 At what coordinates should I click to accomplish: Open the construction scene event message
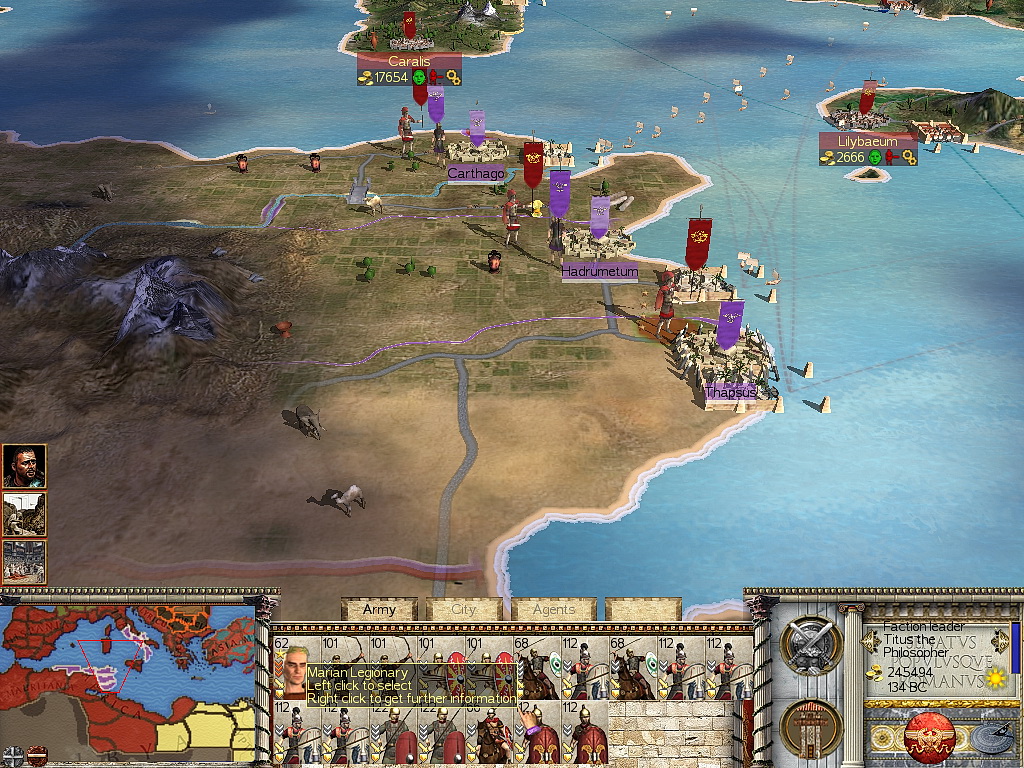(24, 514)
